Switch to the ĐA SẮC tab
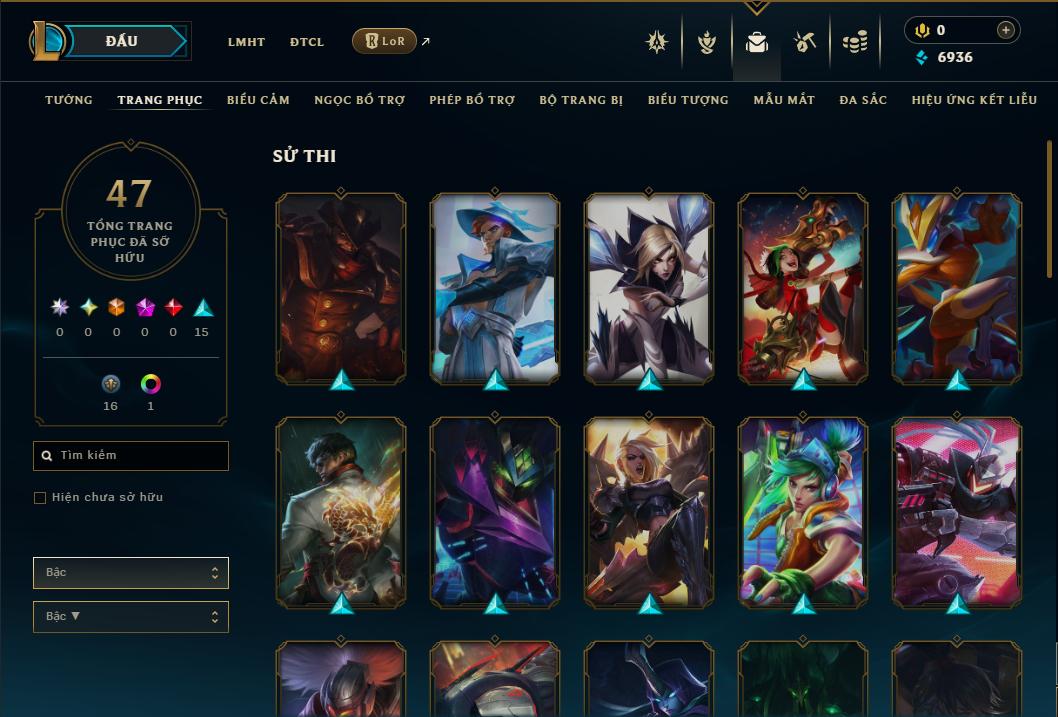Image resolution: width=1058 pixels, height=717 pixels. point(863,100)
